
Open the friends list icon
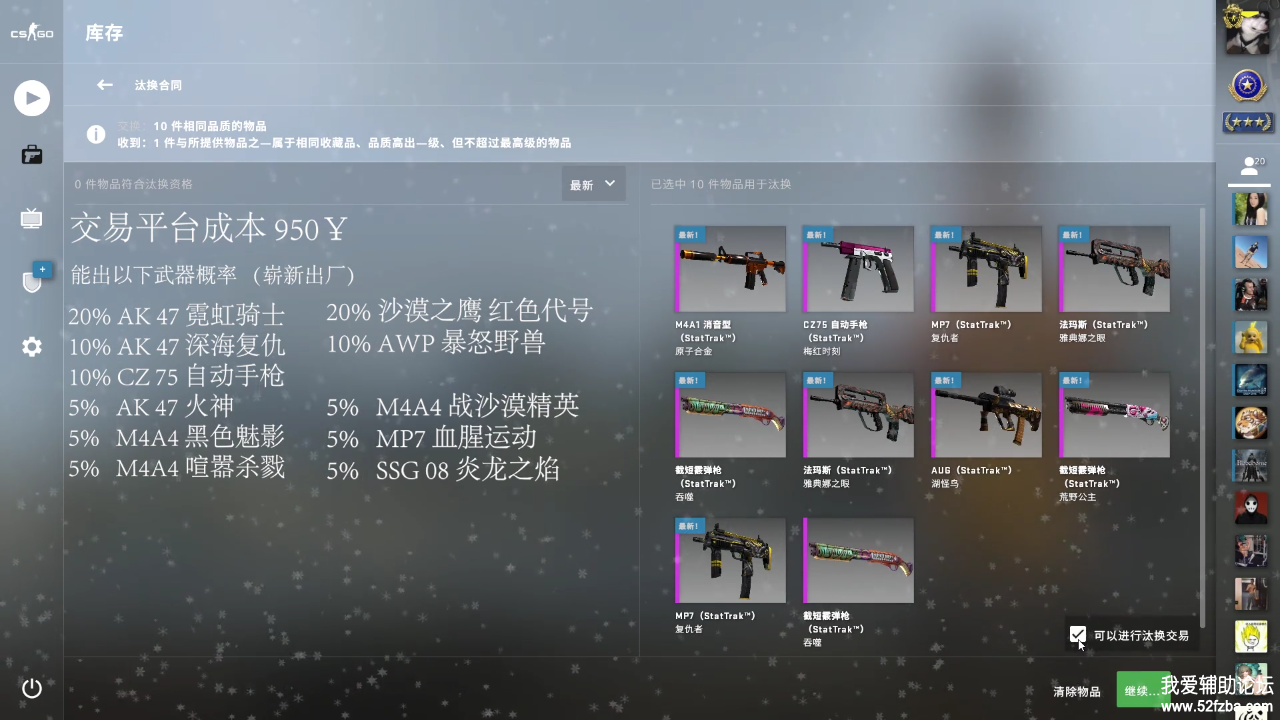[x=1248, y=167]
